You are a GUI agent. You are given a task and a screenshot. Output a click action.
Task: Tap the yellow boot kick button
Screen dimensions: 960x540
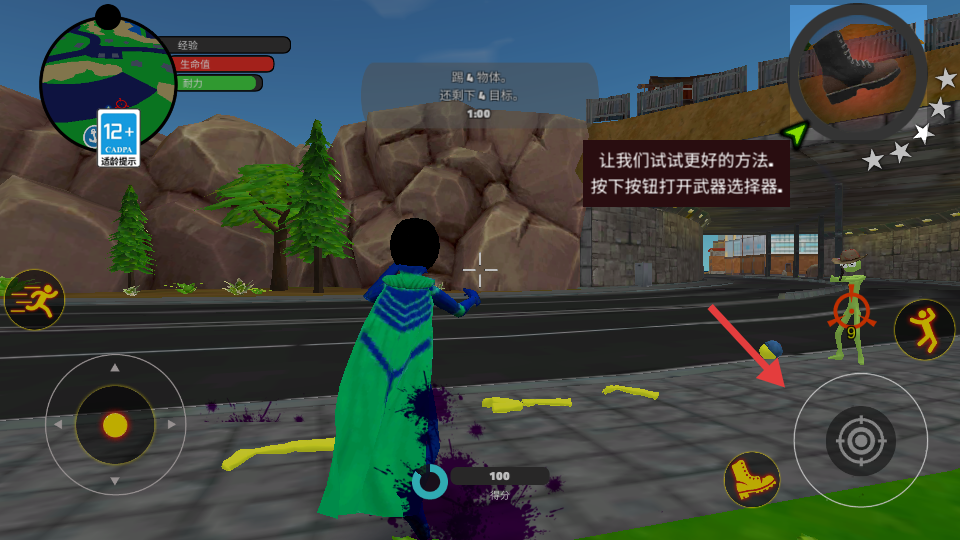(x=751, y=479)
